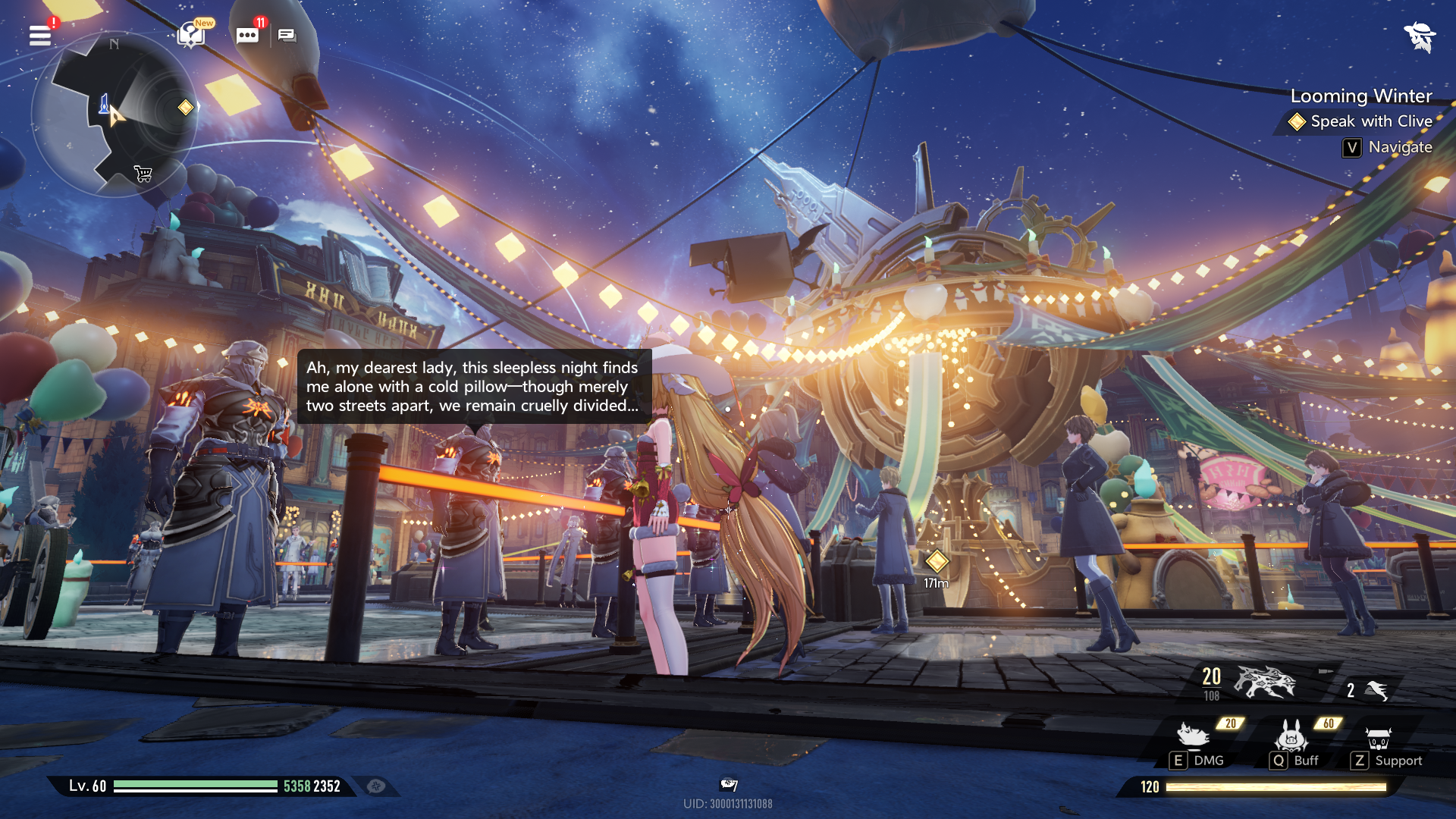Activate the DMG skill icon
Screen dimensions: 1456x819
point(1193,735)
